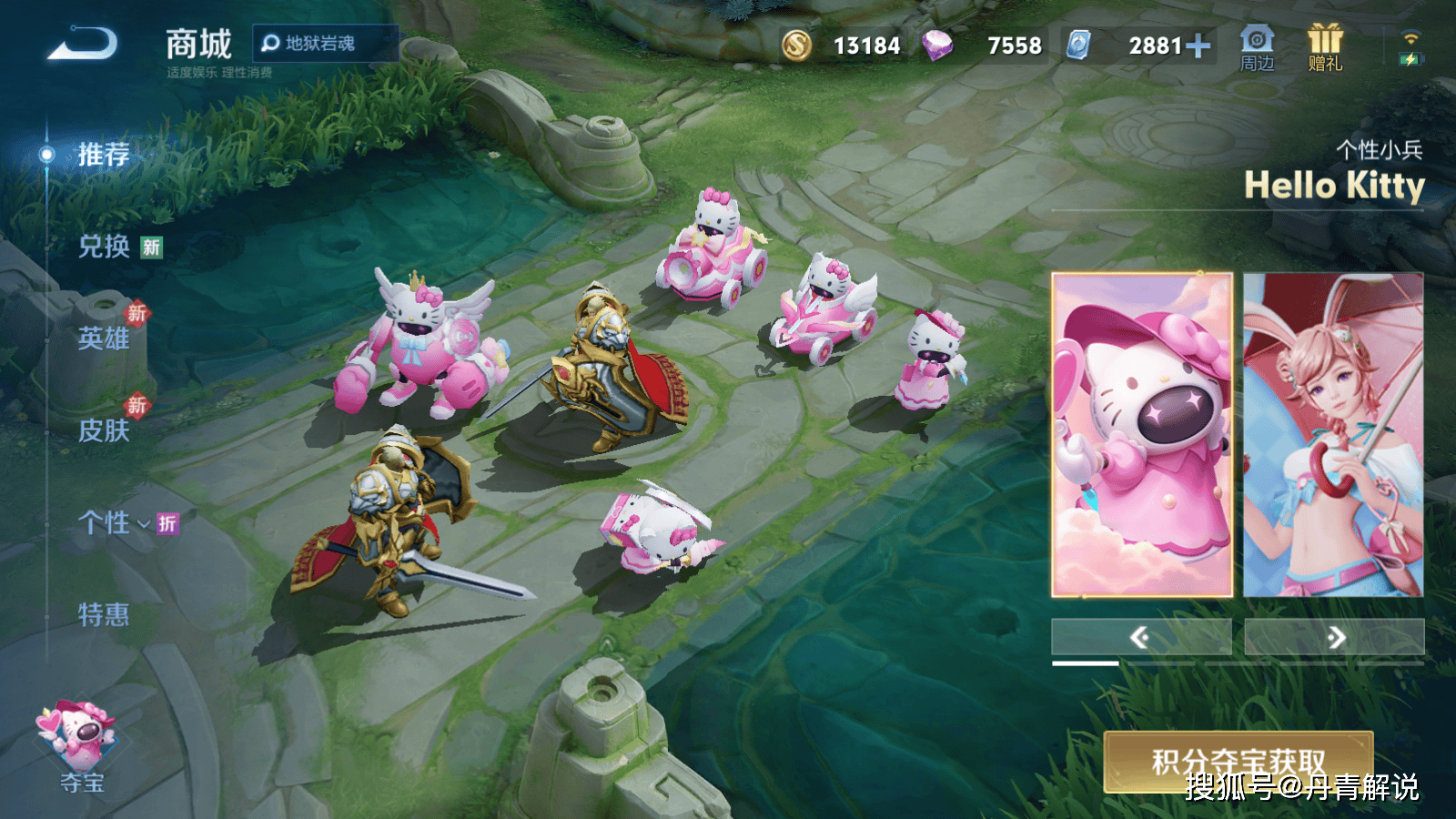Choose the bunny girl umbrella skin card
This screenshot has width=1456, height=819.
click(x=1333, y=435)
